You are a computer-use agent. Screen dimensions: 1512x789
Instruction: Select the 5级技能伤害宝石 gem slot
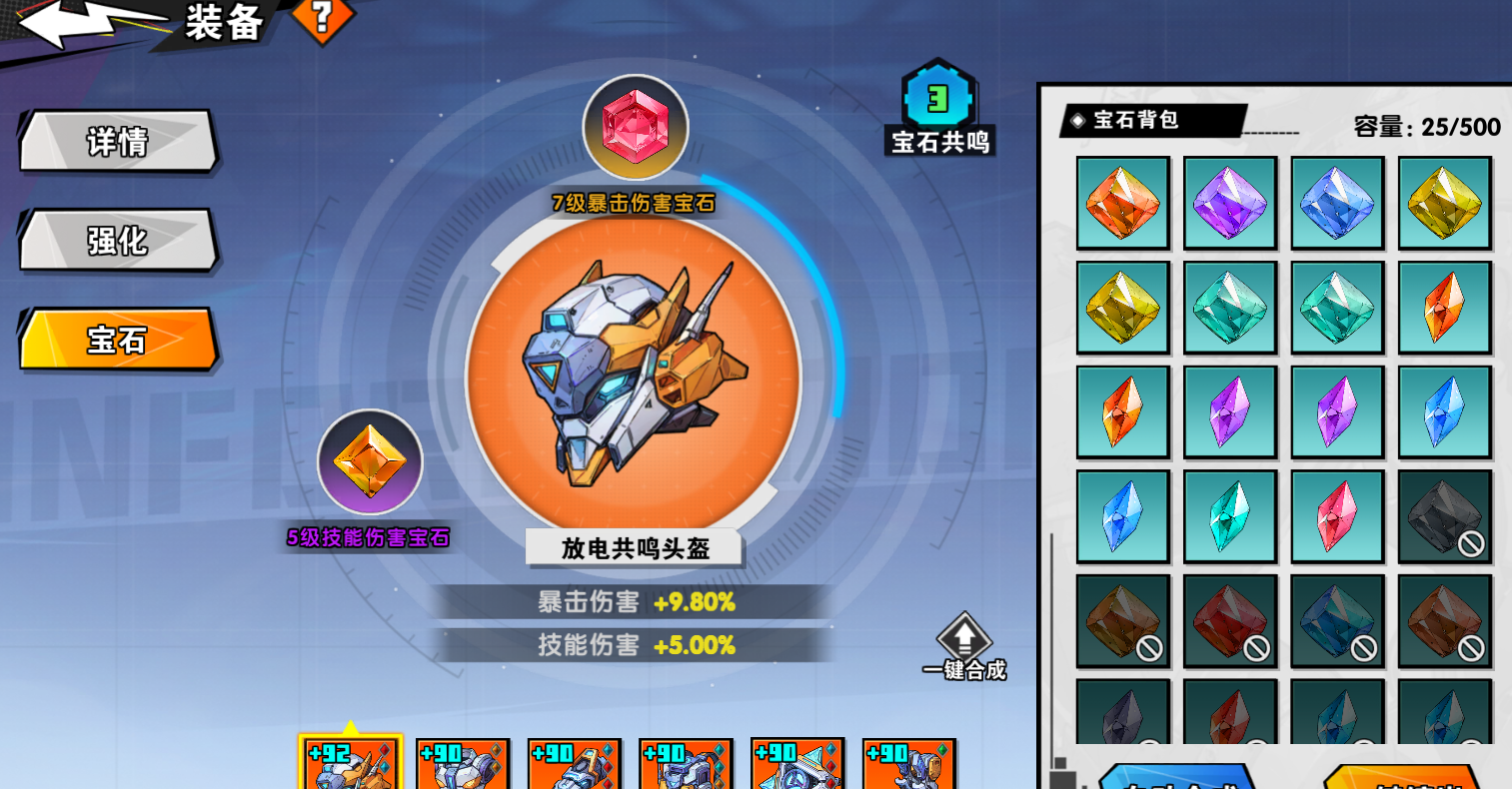(x=371, y=461)
